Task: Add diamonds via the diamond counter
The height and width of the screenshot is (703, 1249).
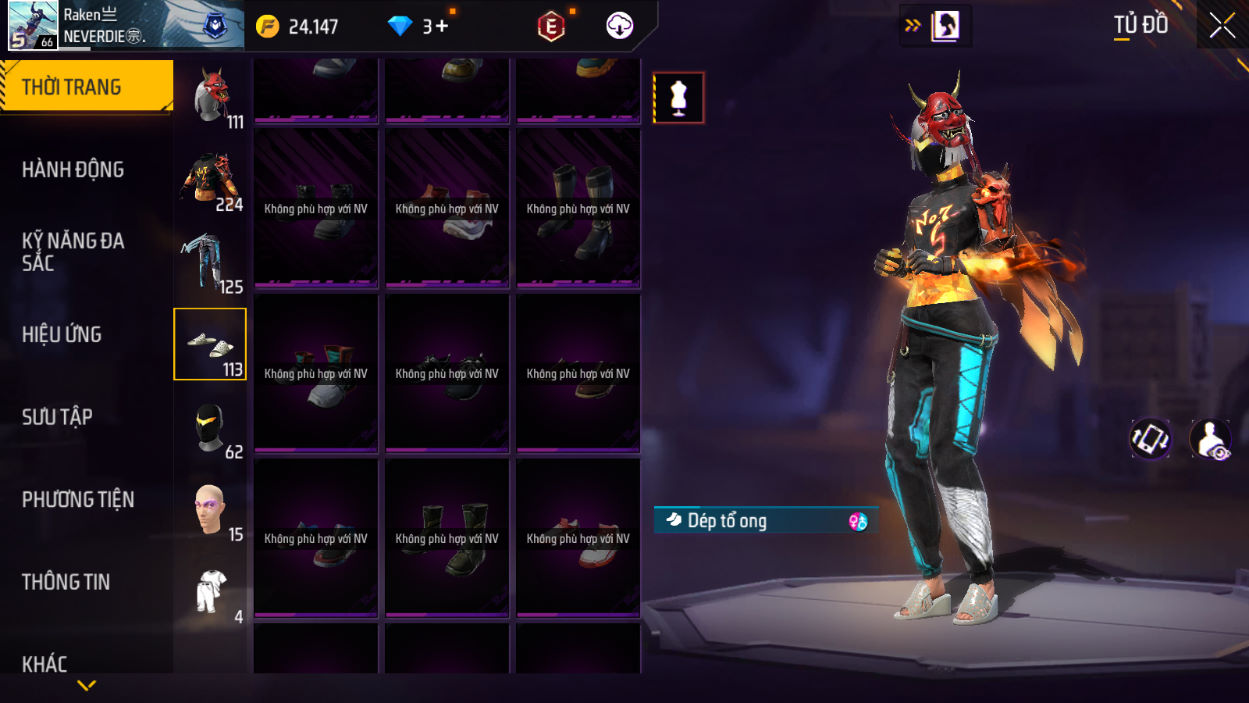Action: (420, 27)
